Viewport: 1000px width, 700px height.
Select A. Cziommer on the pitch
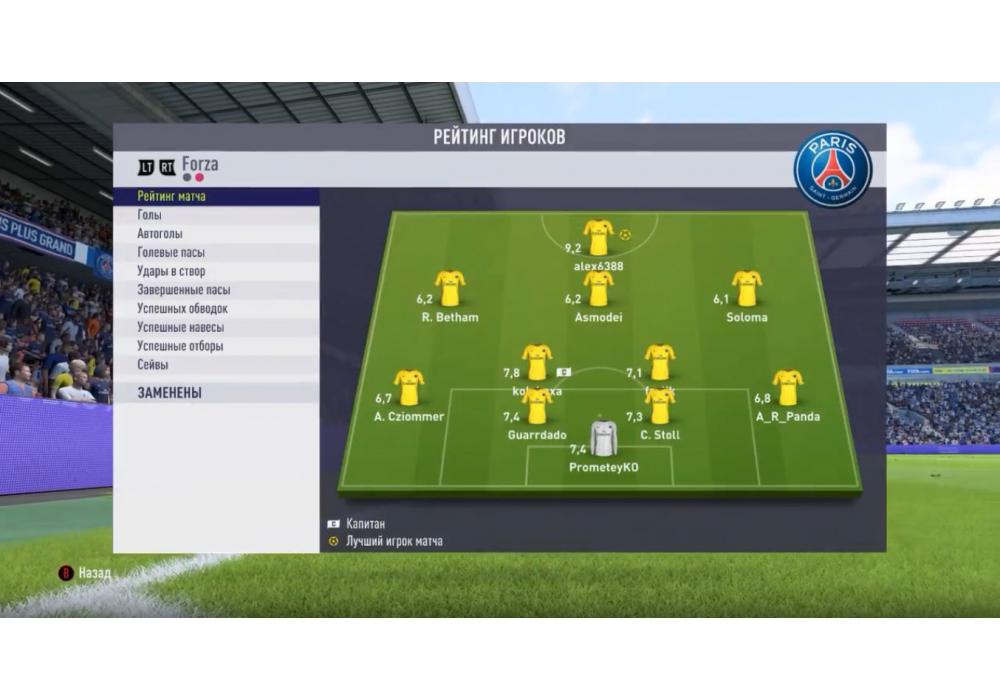coord(409,387)
